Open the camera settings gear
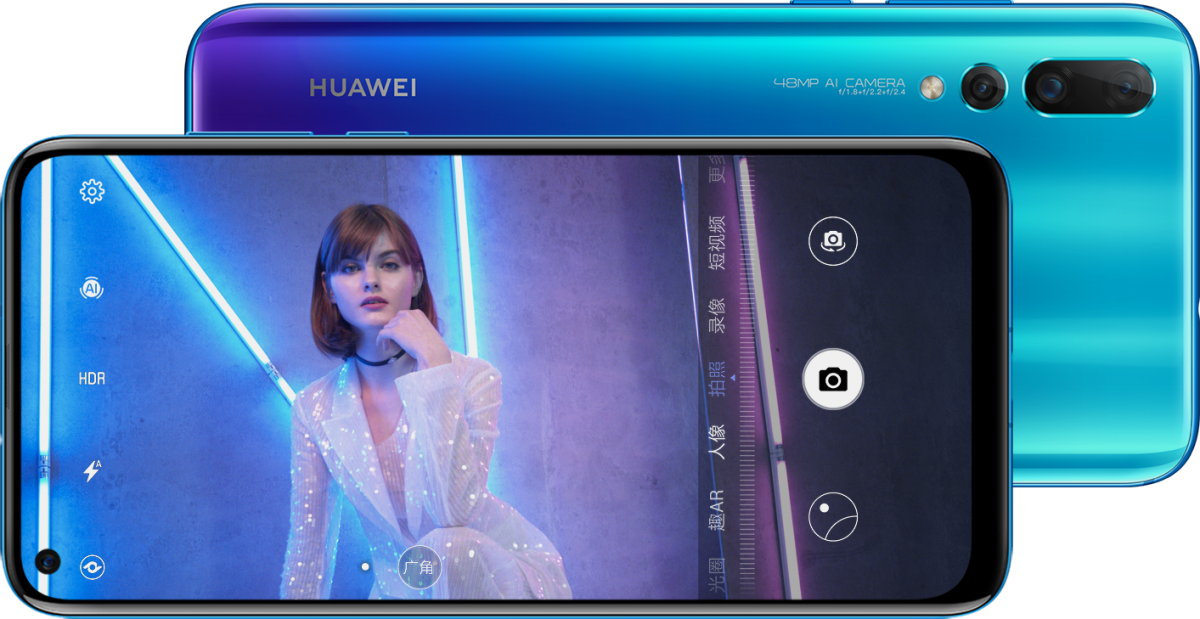Viewport: 1200px width, 619px height. pyautogui.click(x=92, y=191)
